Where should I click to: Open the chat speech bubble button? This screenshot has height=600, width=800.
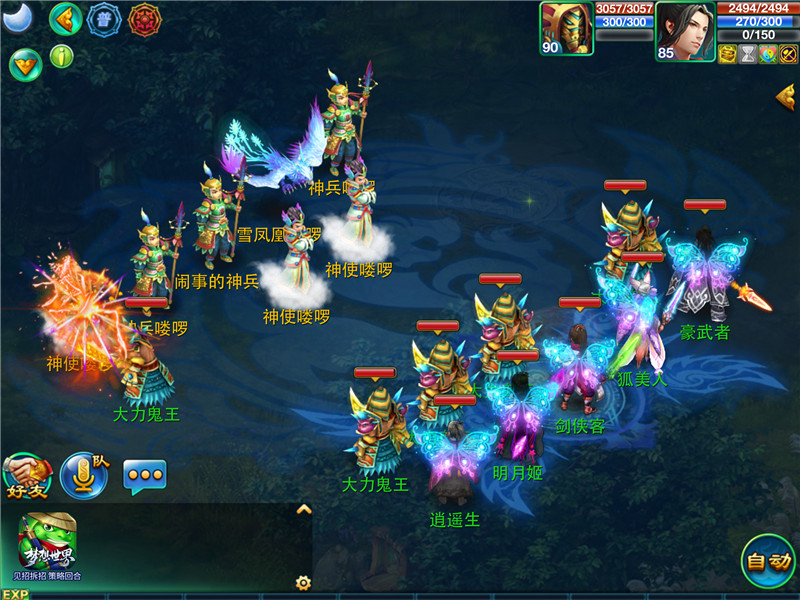point(144,476)
